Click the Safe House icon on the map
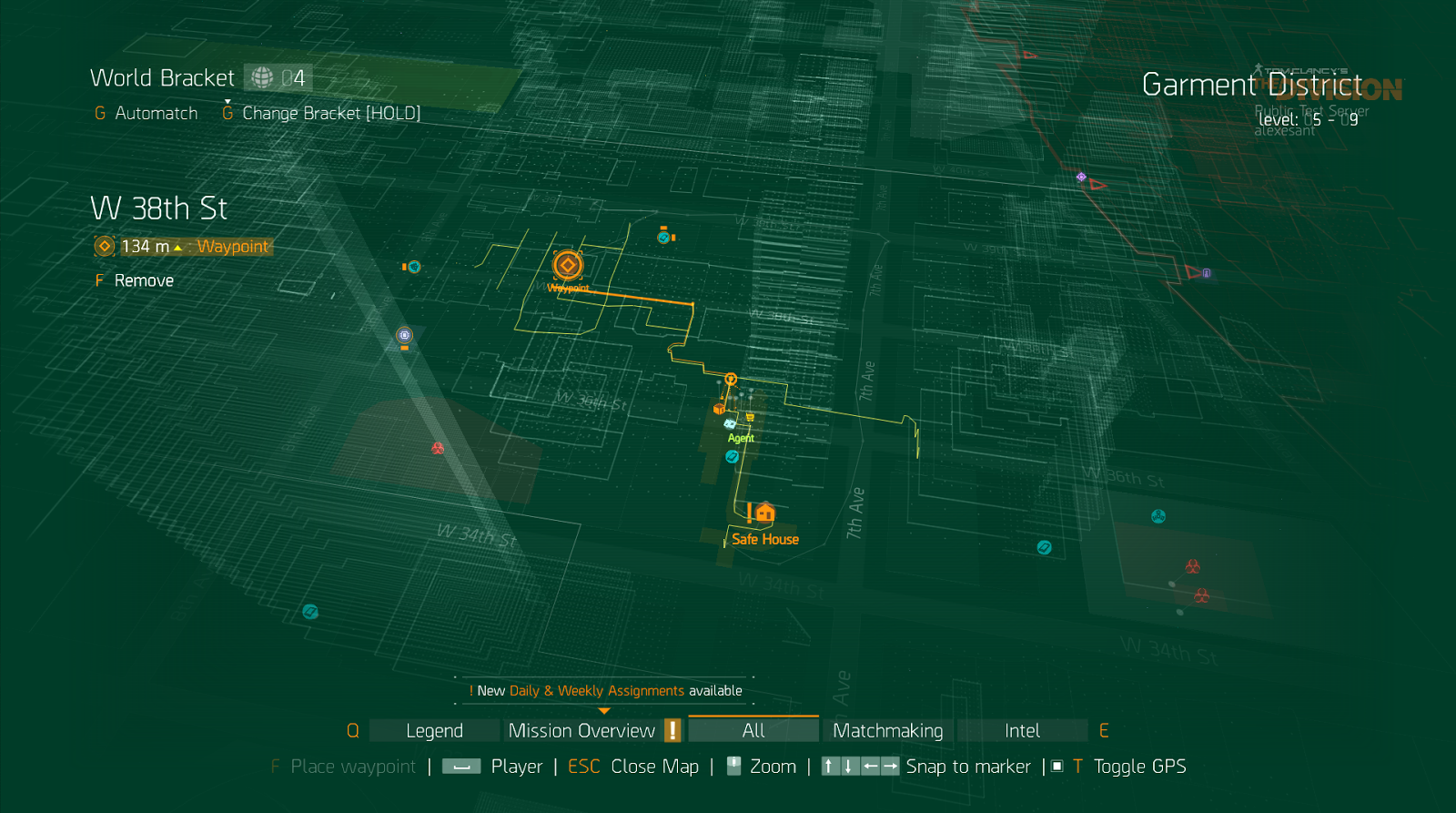Image resolution: width=1456 pixels, height=813 pixels. pyautogui.click(x=764, y=513)
